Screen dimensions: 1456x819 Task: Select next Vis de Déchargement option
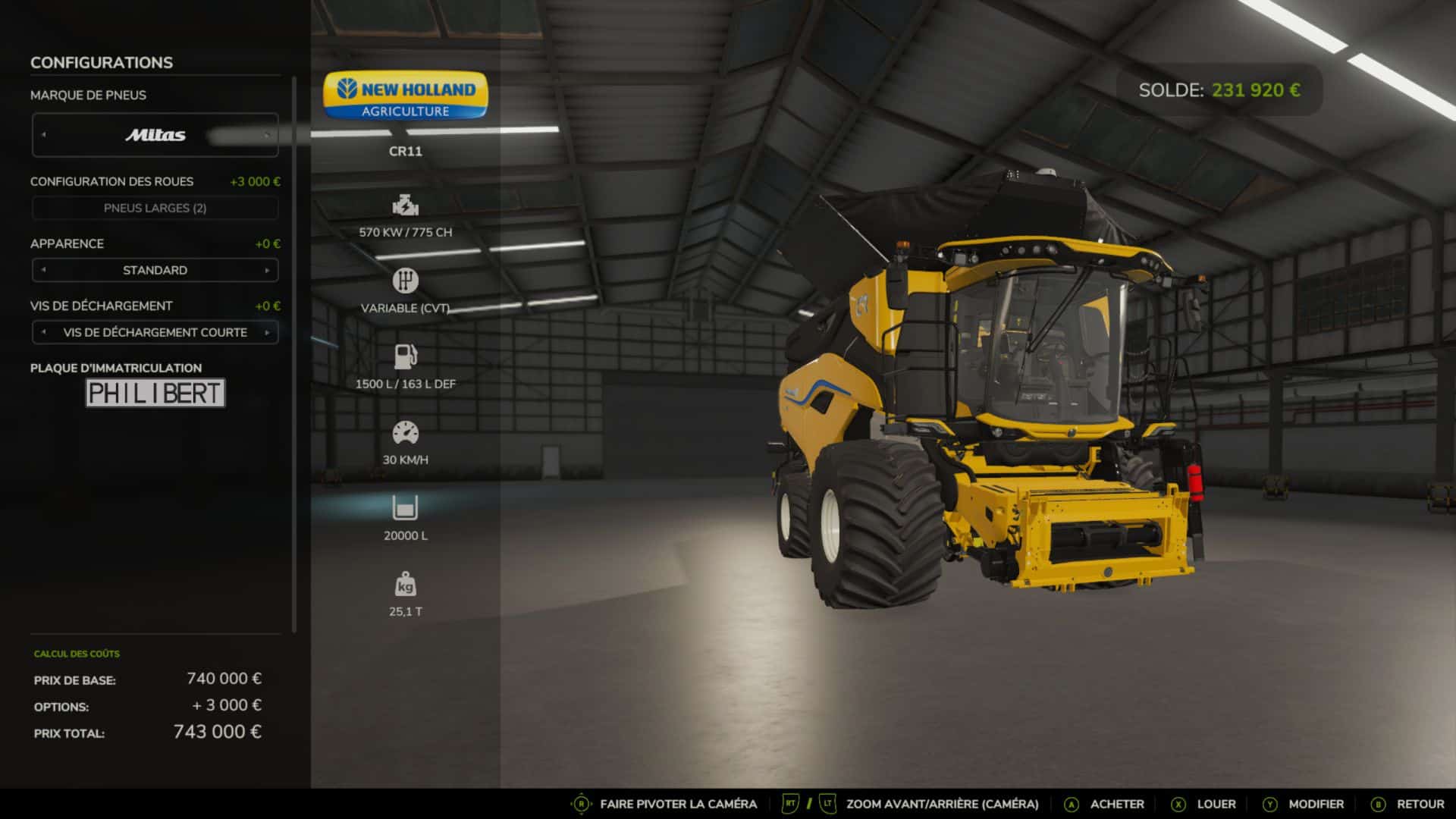267,332
